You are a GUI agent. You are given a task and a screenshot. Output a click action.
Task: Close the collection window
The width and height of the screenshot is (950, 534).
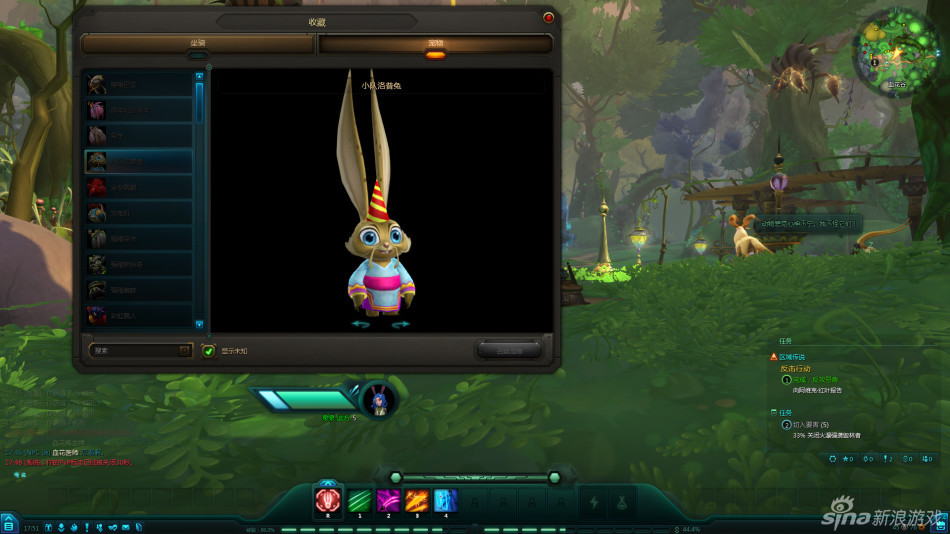coord(548,17)
